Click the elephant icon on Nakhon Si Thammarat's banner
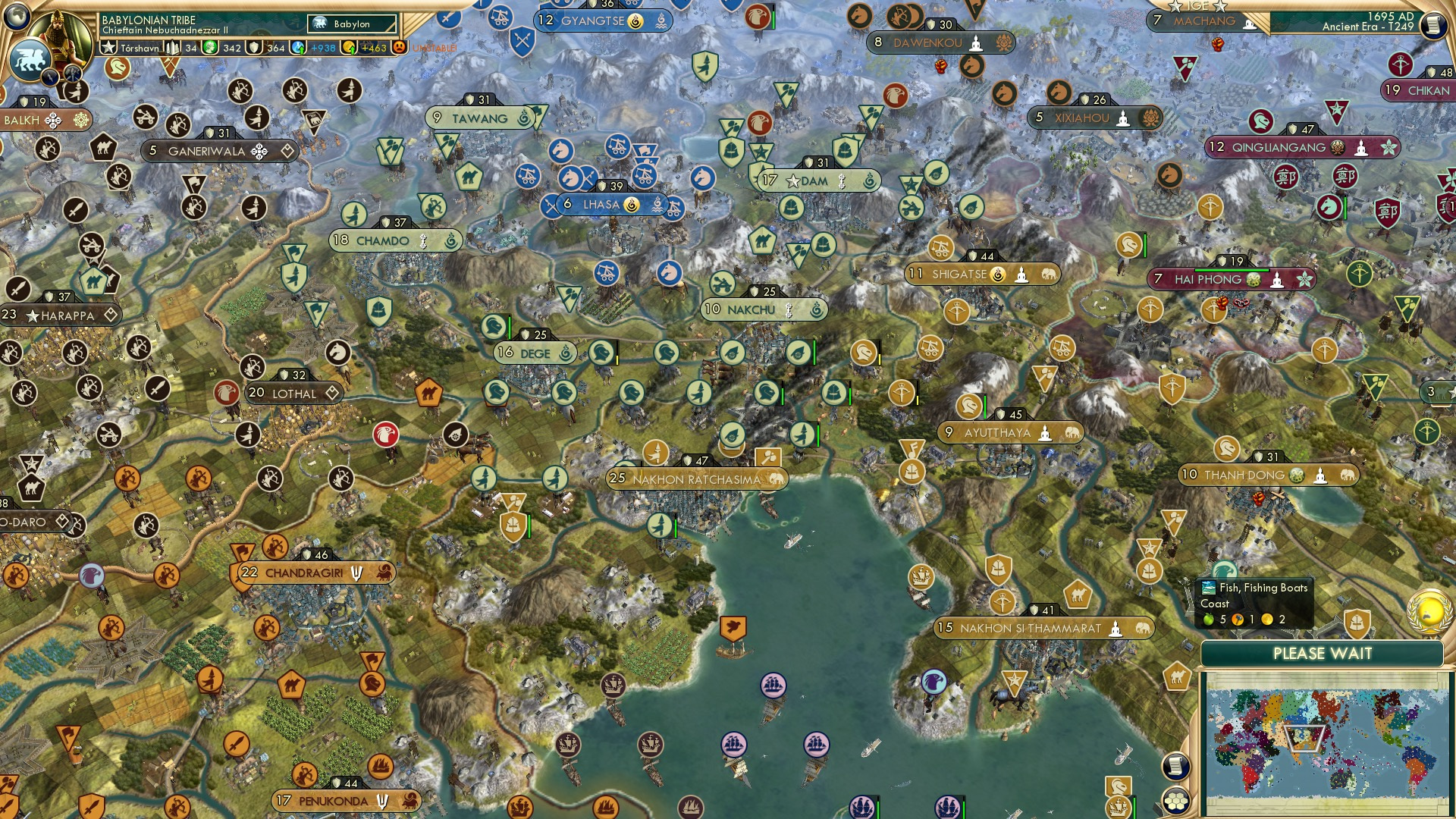 [1144, 629]
